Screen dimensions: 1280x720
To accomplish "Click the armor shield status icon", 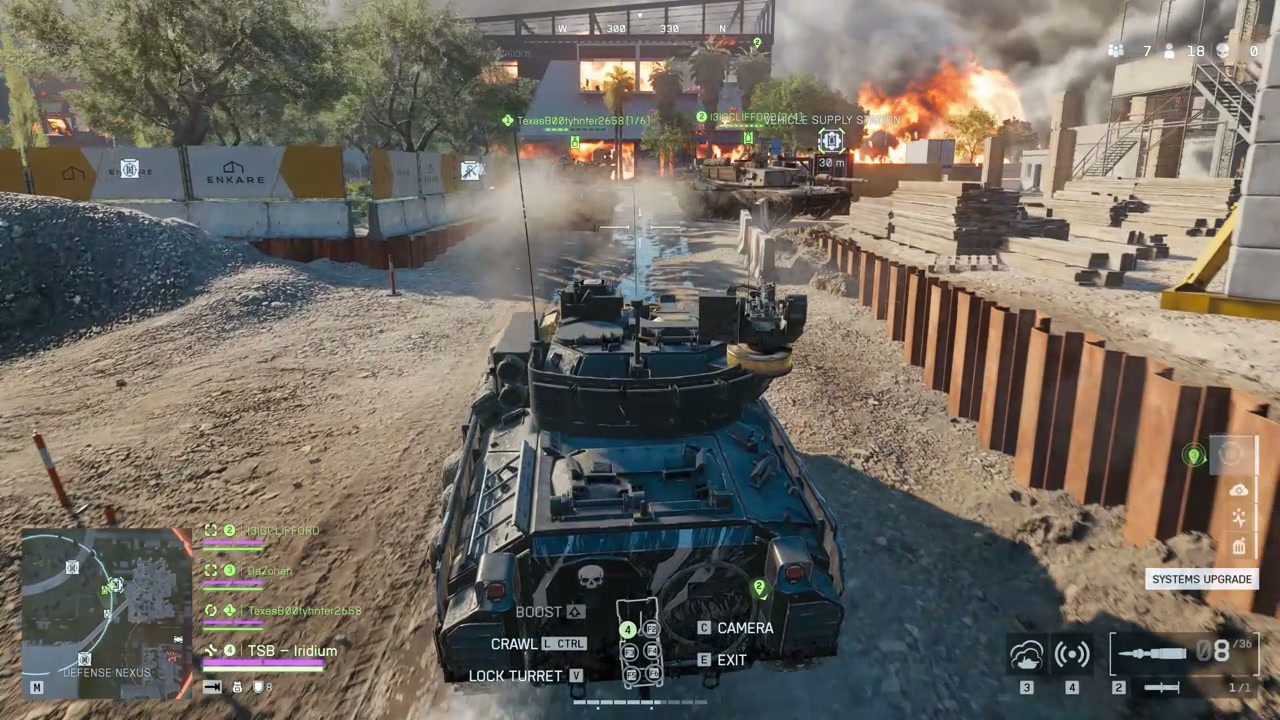I will [258, 687].
